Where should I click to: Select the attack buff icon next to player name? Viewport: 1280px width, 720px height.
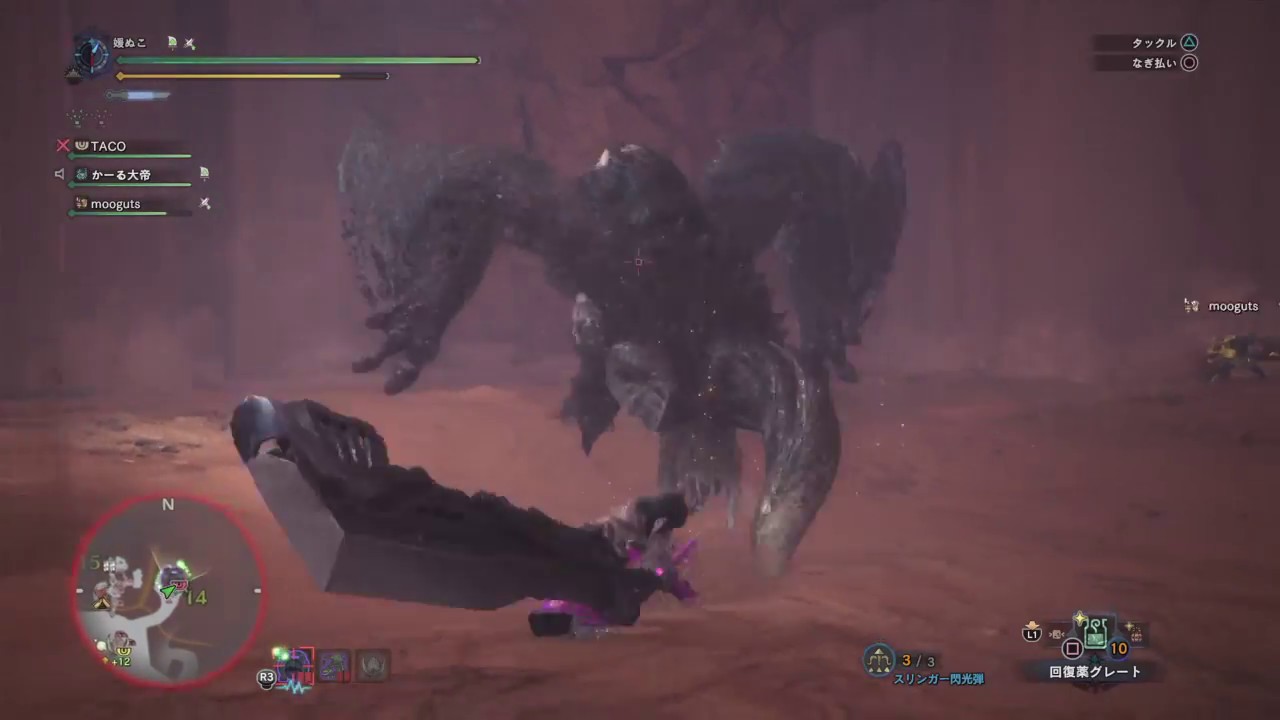click(189, 44)
